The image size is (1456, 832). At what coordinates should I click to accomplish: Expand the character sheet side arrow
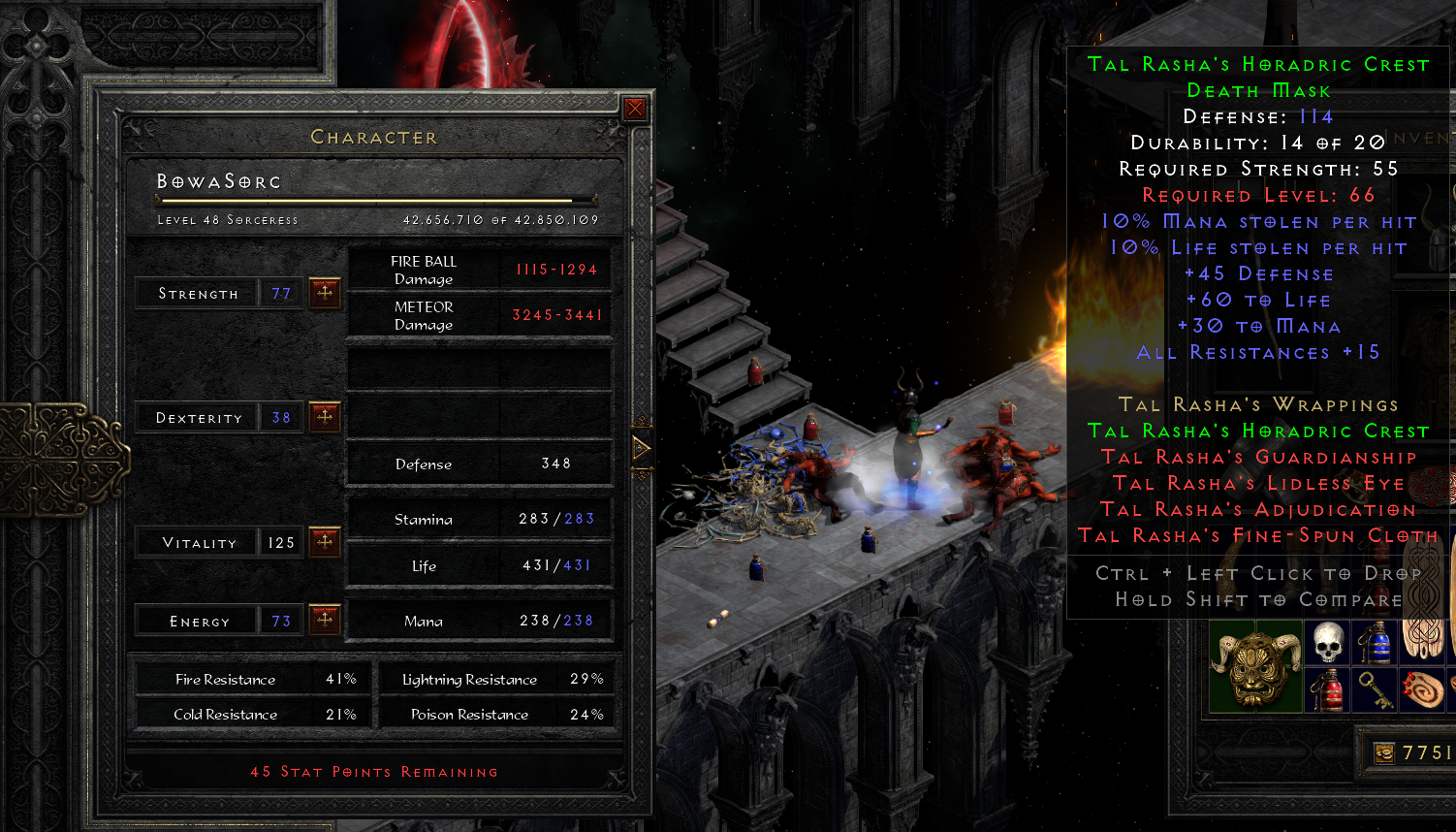point(641,448)
